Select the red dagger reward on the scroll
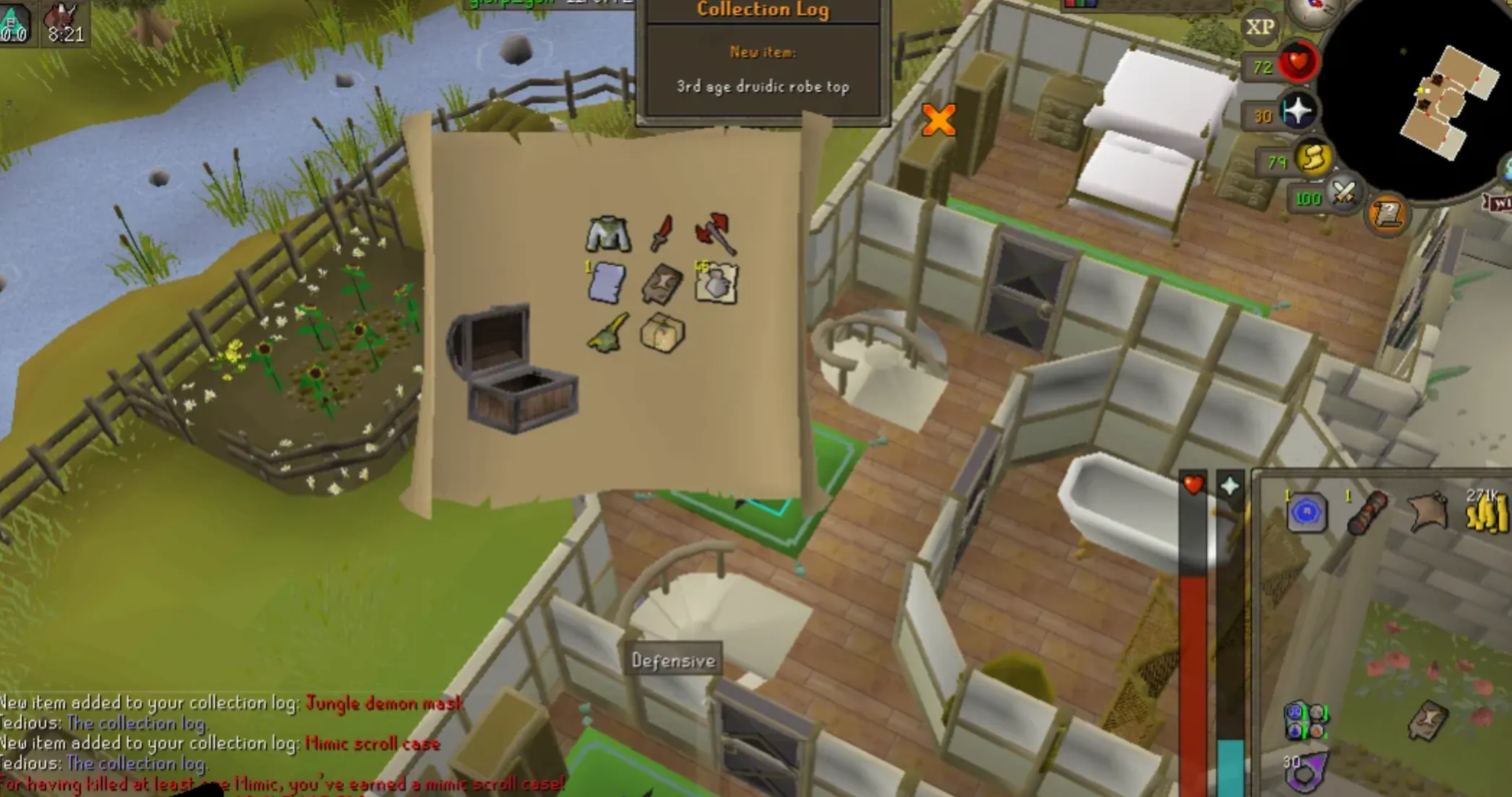 pos(661,231)
